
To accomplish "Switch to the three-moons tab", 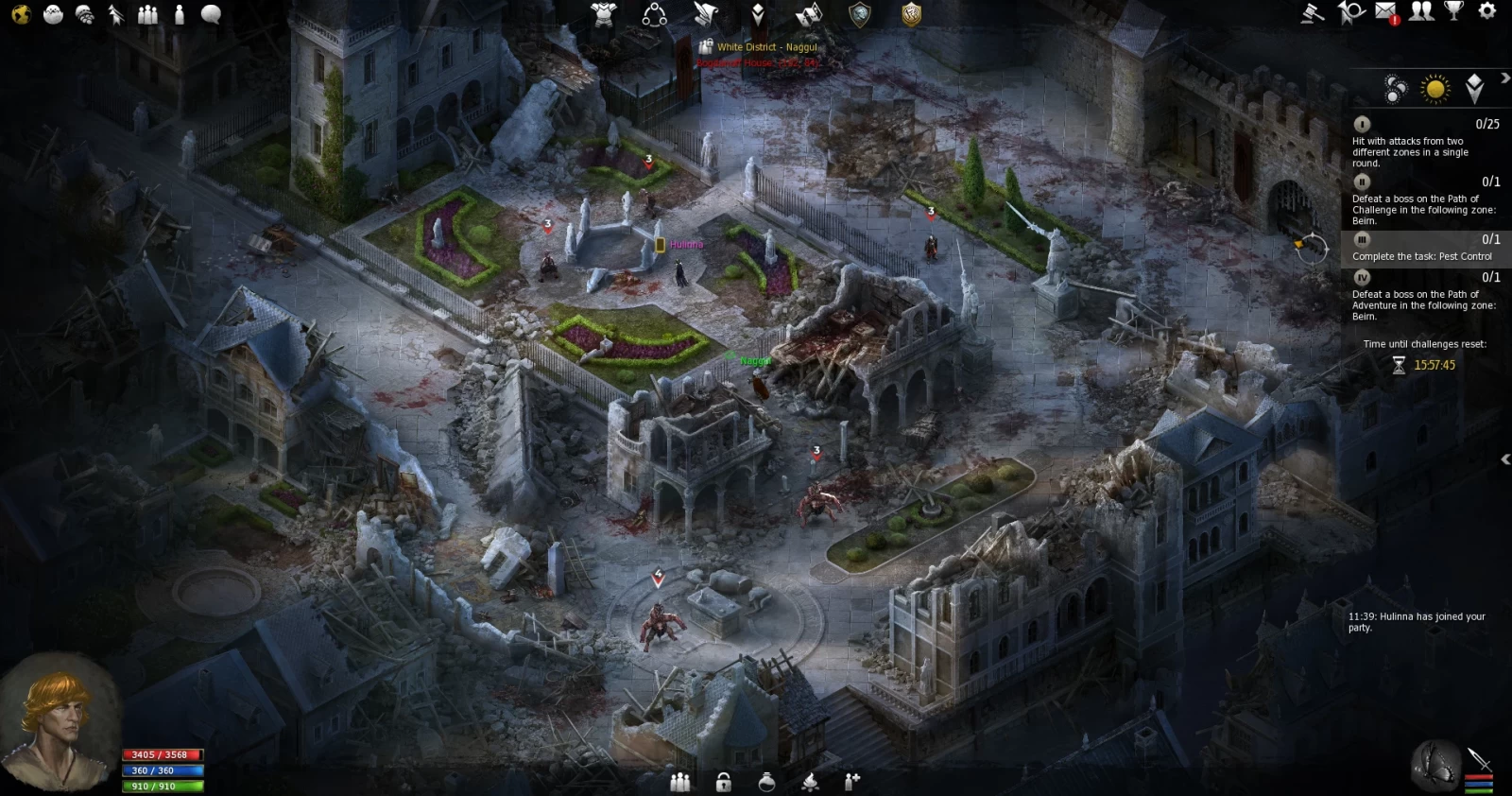I will pos(1395,89).
